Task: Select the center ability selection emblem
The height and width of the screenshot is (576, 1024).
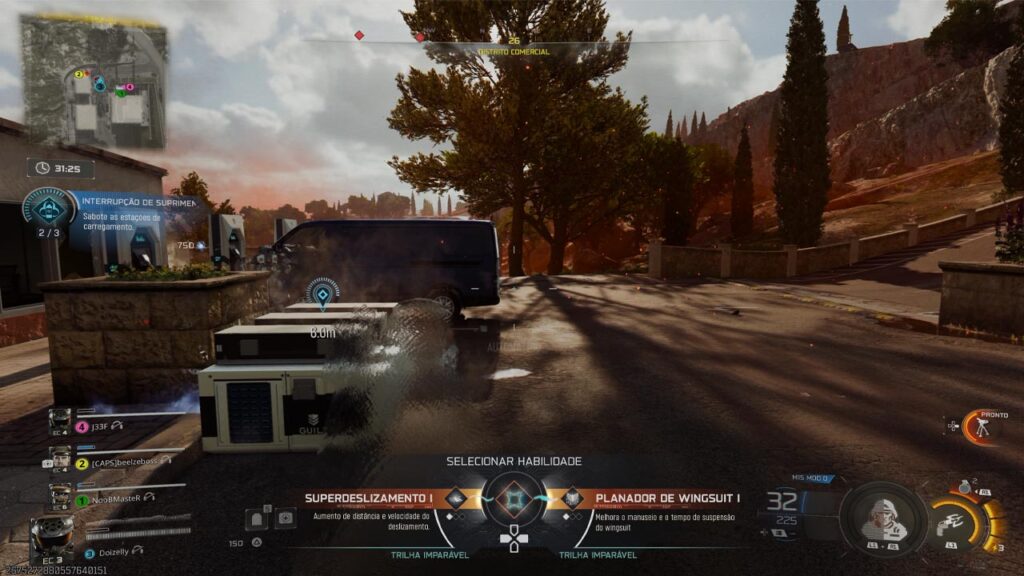Action: (x=514, y=498)
